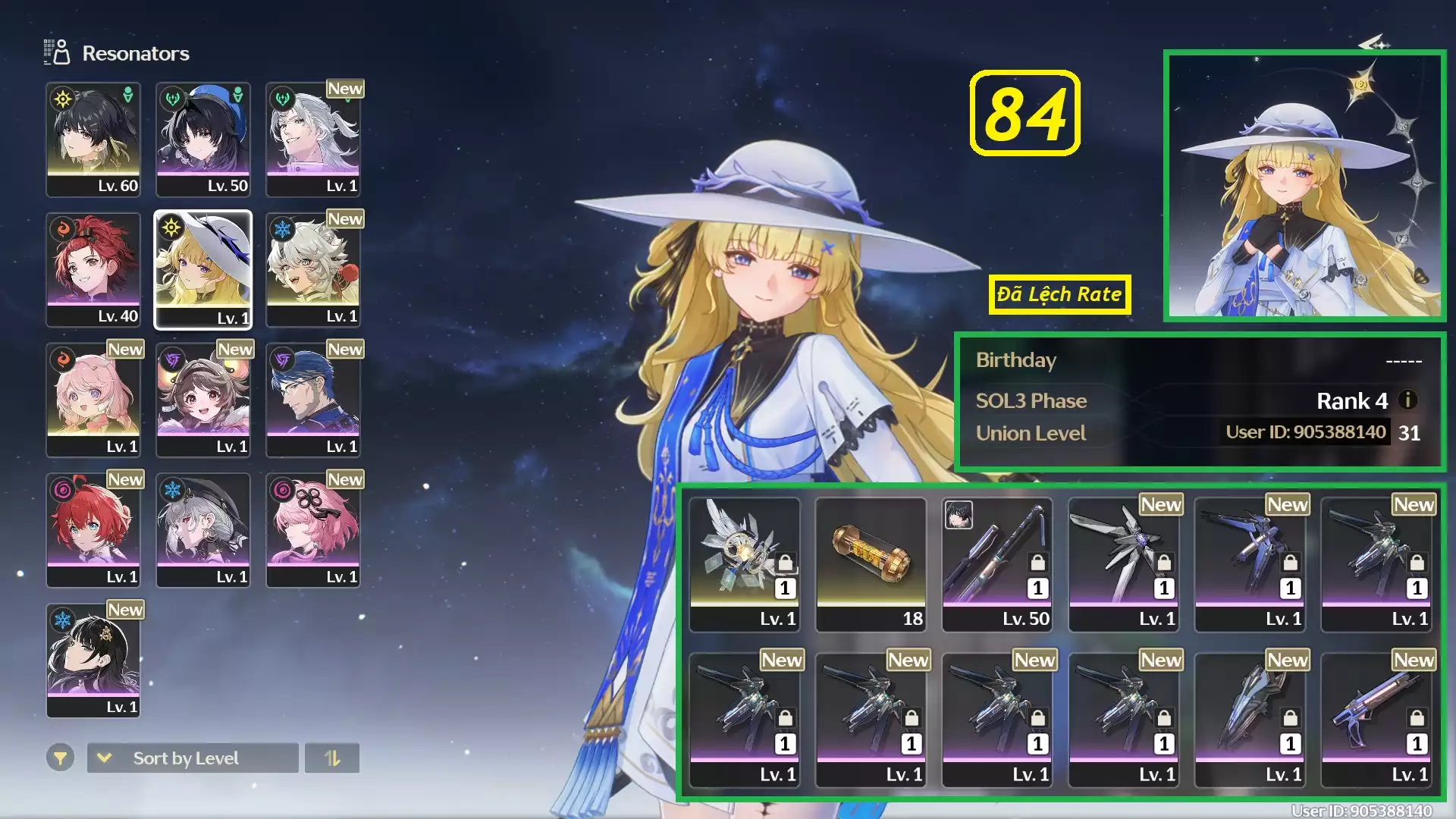Select the new star-shaped blade weapon
Image resolution: width=1456 pixels, height=819 pixels.
point(1124,565)
